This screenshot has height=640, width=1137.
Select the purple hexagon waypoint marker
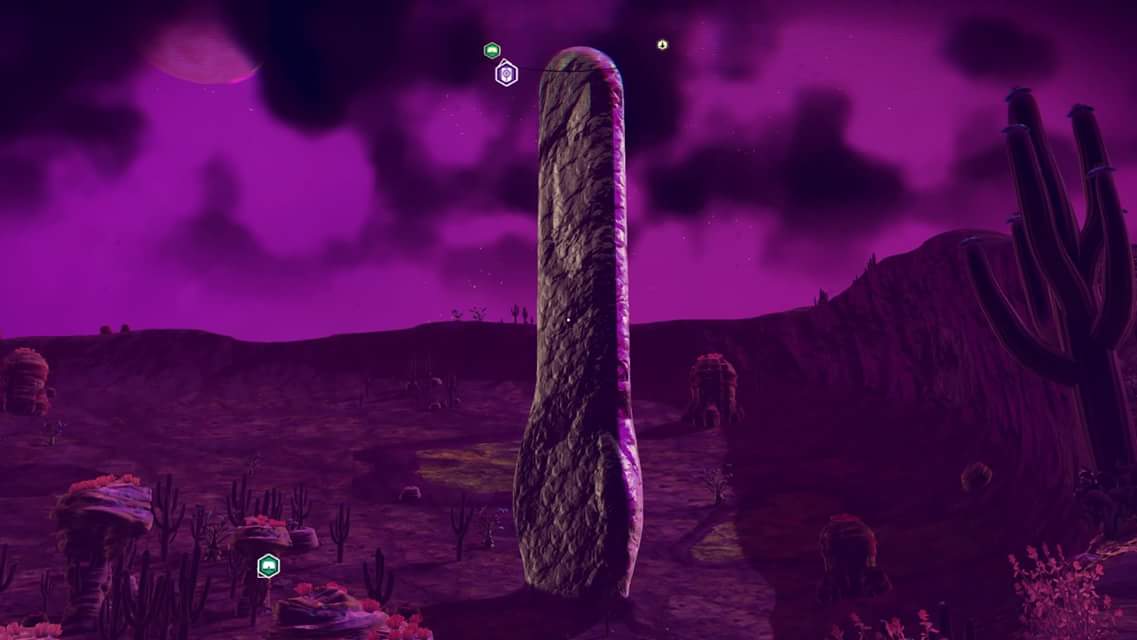pyautogui.click(x=506, y=73)
